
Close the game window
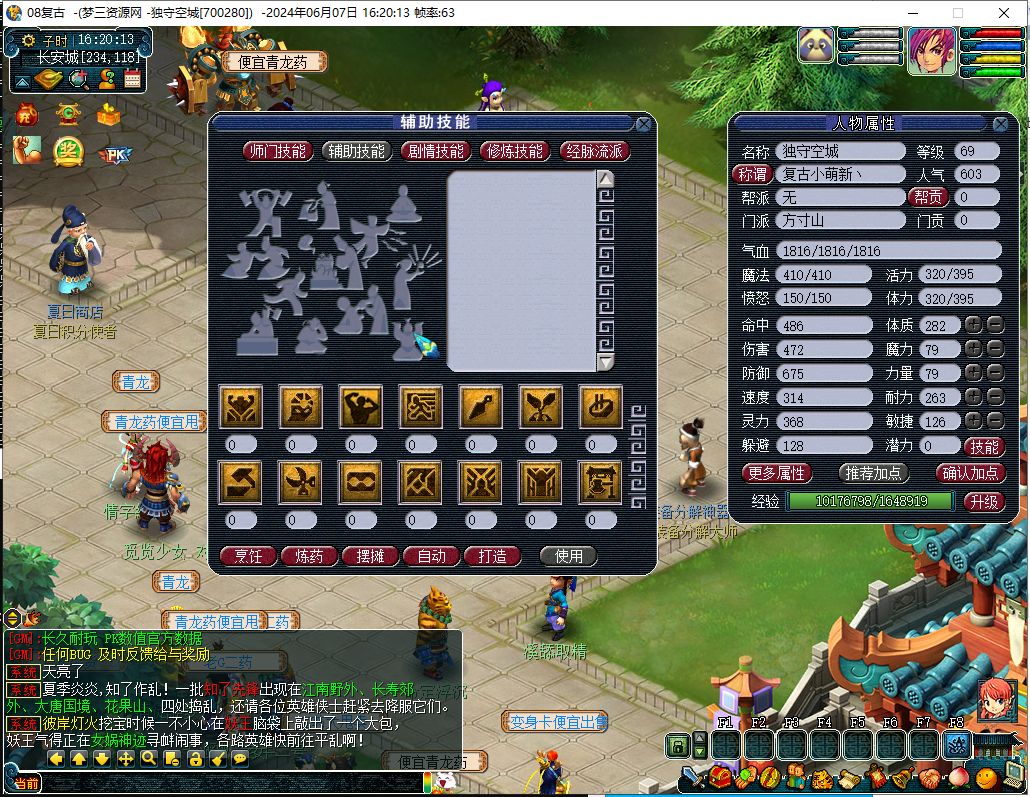(x=1003, y=13)
